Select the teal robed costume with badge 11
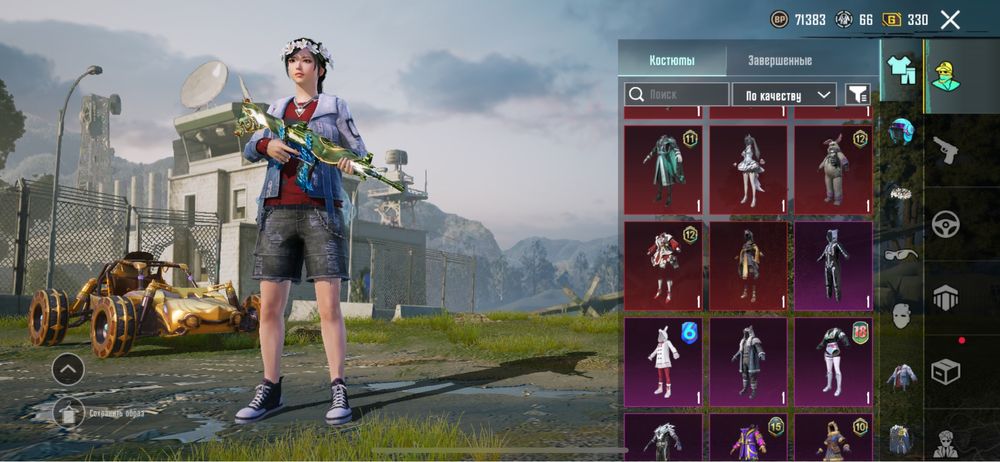1000x462 pixels. (663, 168)
